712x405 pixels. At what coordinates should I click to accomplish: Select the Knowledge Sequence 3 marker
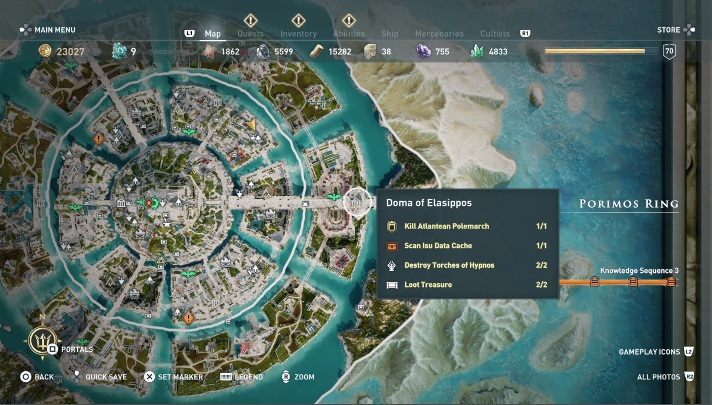click(x=632, y=281)
